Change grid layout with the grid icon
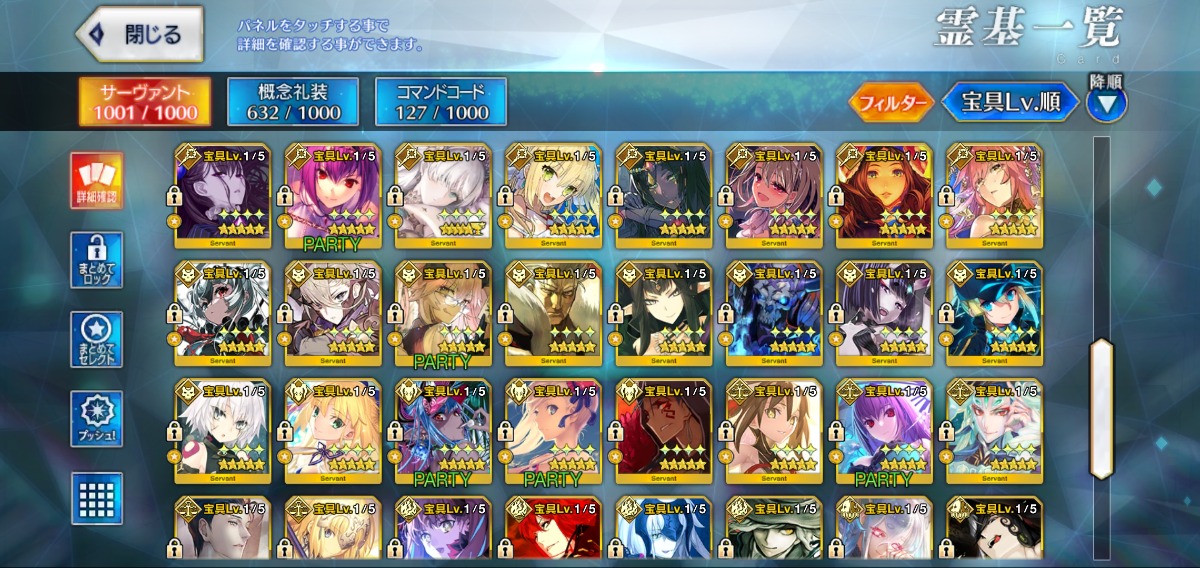Image resolution: width=1200 pixels, height=568 pixels. tap(97, 497)
